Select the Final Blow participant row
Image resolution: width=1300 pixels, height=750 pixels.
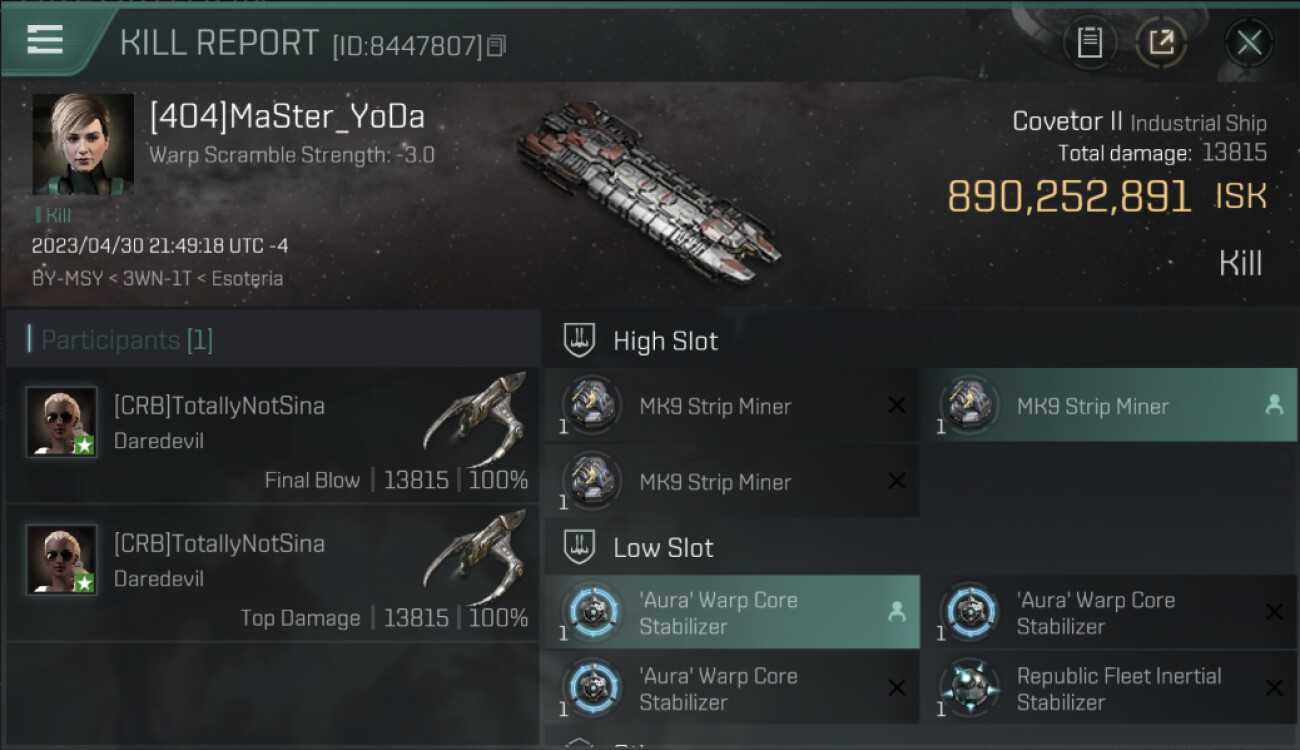(x=272, y=435)
